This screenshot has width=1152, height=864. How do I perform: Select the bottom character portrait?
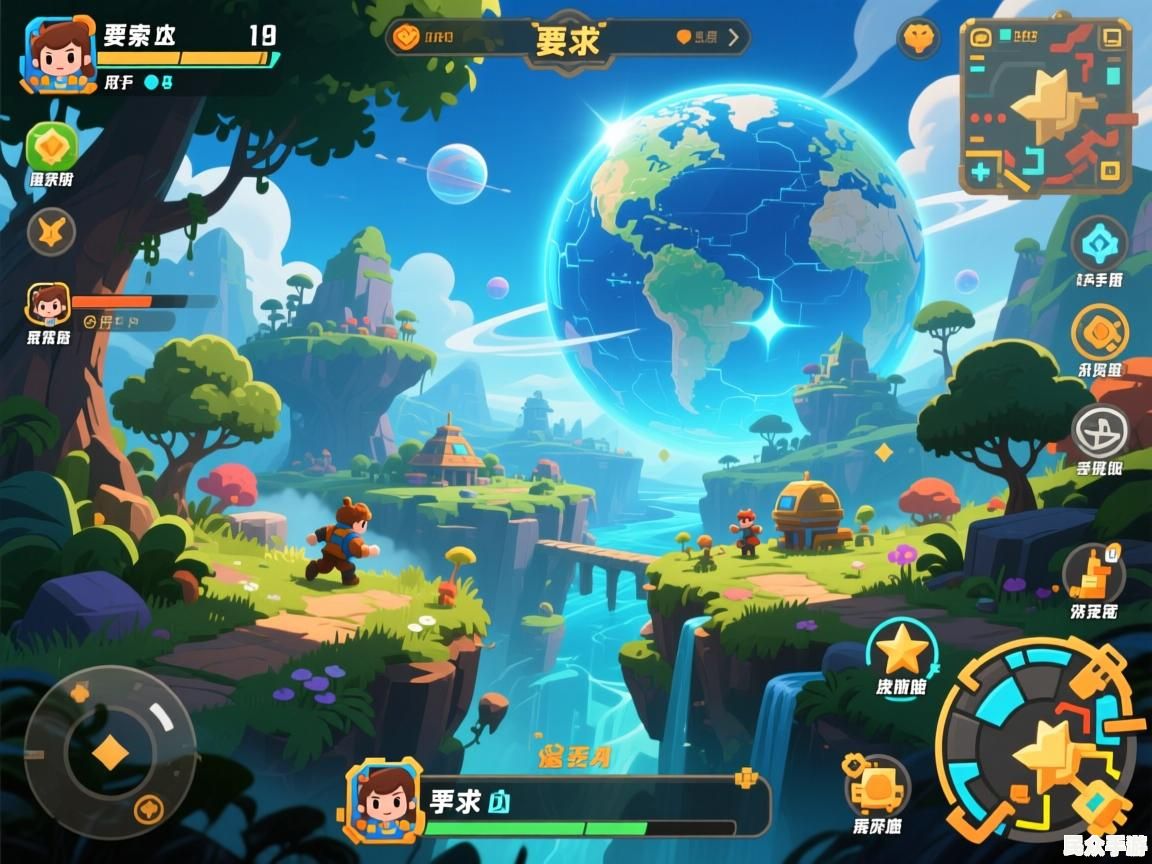point(385,800)
